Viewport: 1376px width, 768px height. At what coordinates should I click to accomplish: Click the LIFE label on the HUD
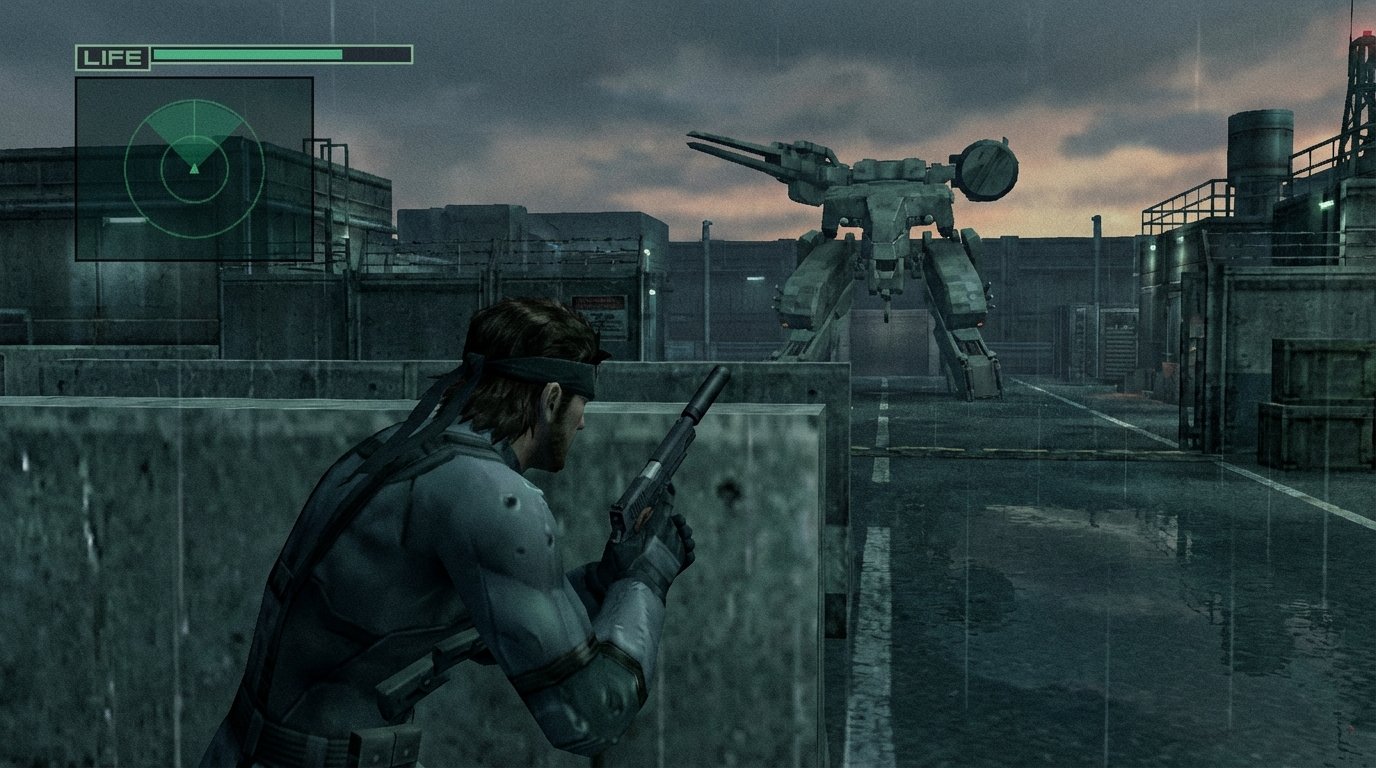pyautogui.click(x=113, y=56)
